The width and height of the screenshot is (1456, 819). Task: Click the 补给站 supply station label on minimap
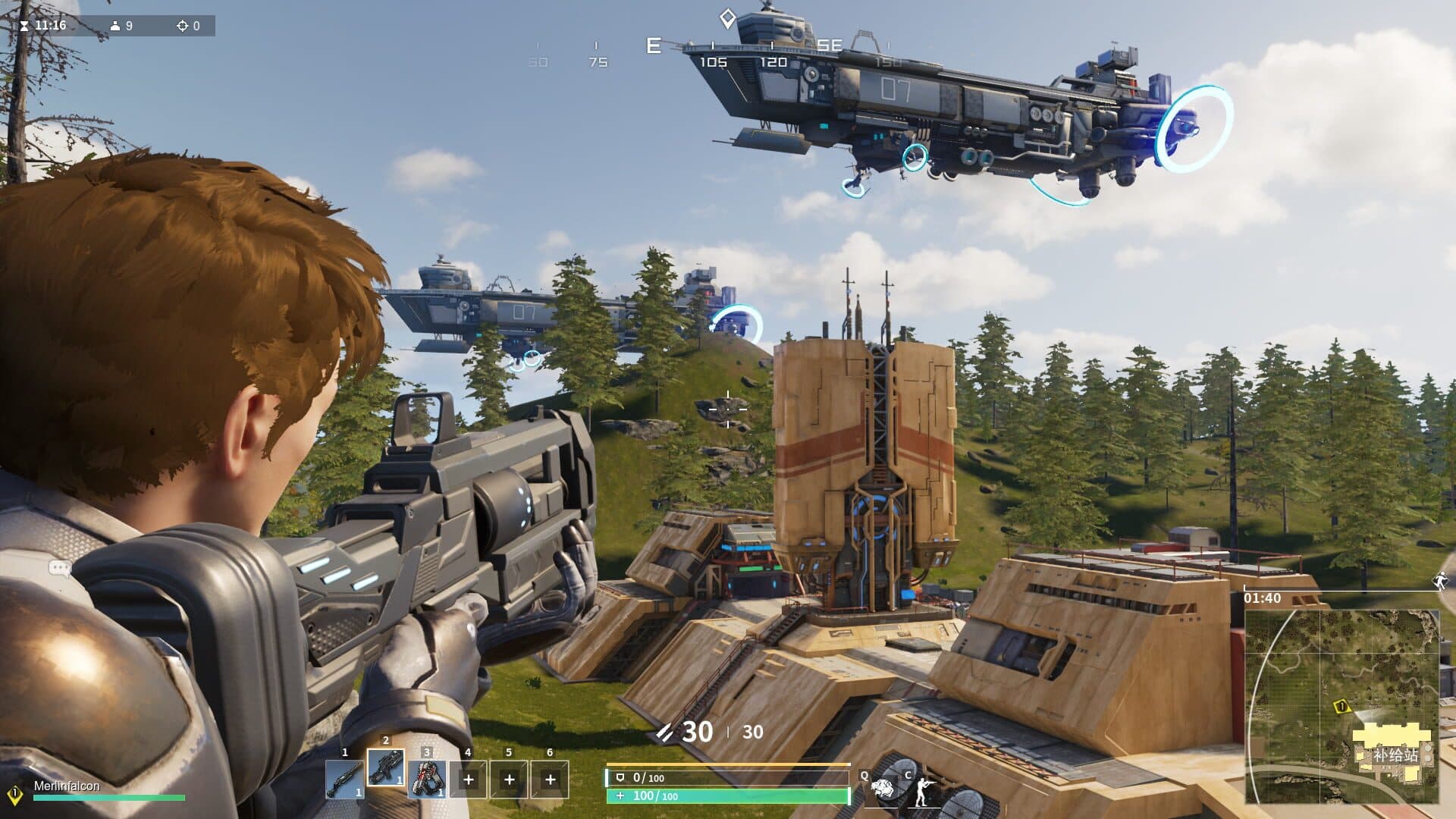point(1395,755)
